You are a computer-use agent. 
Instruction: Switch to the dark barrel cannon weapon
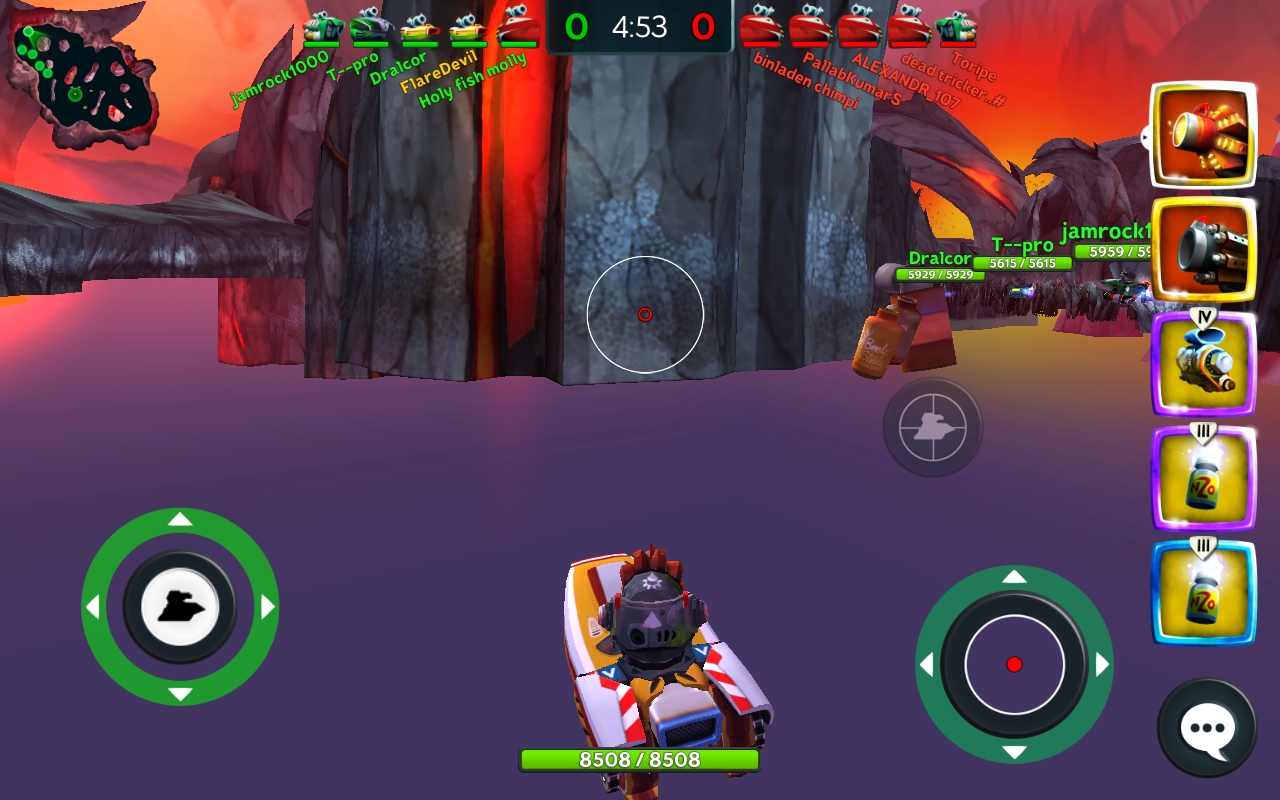[x=1204, y=250]
